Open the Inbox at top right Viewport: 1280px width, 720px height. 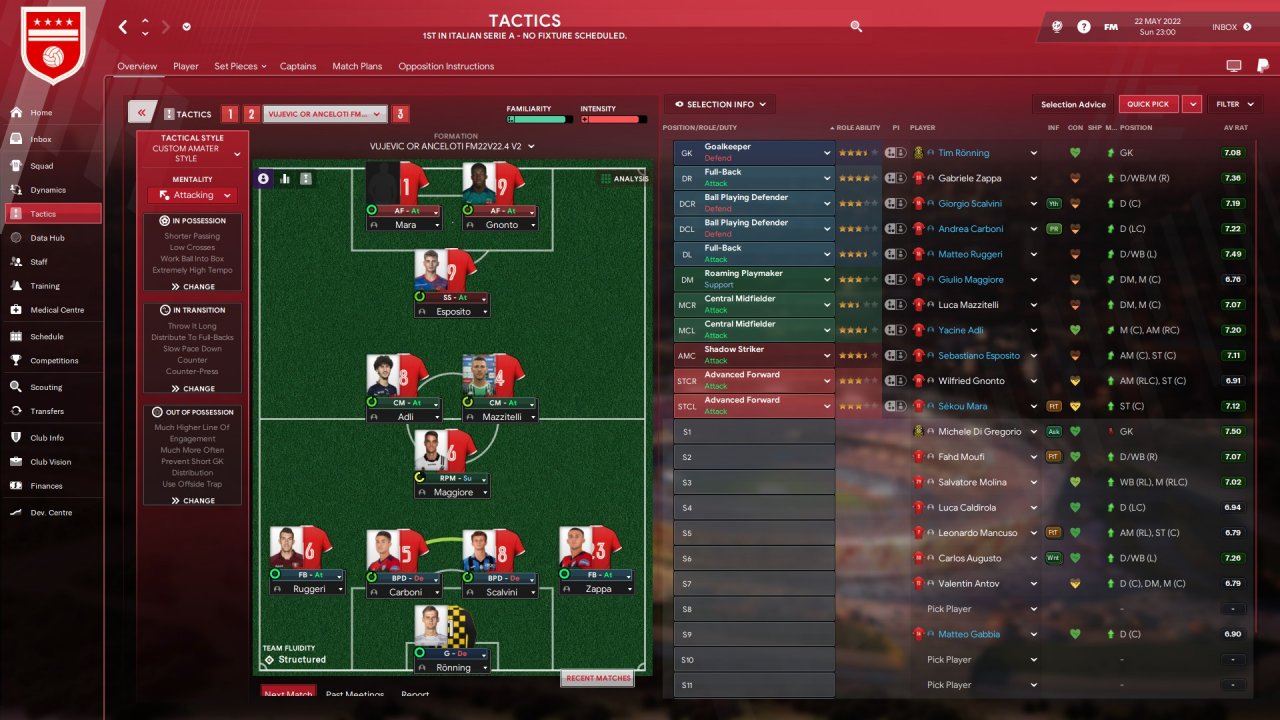(x=1231, y=27)
